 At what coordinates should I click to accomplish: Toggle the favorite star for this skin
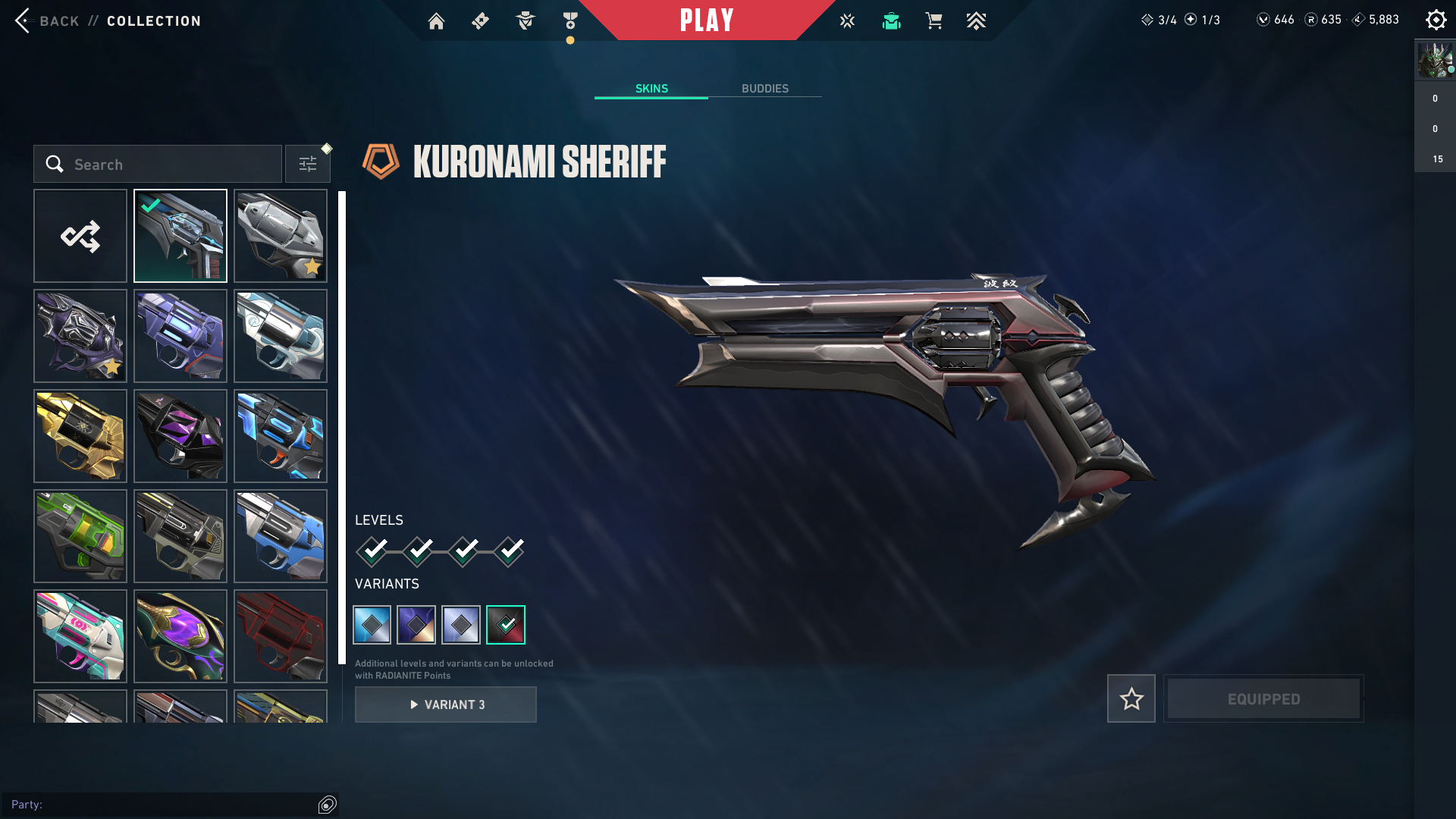(1131, 698)
